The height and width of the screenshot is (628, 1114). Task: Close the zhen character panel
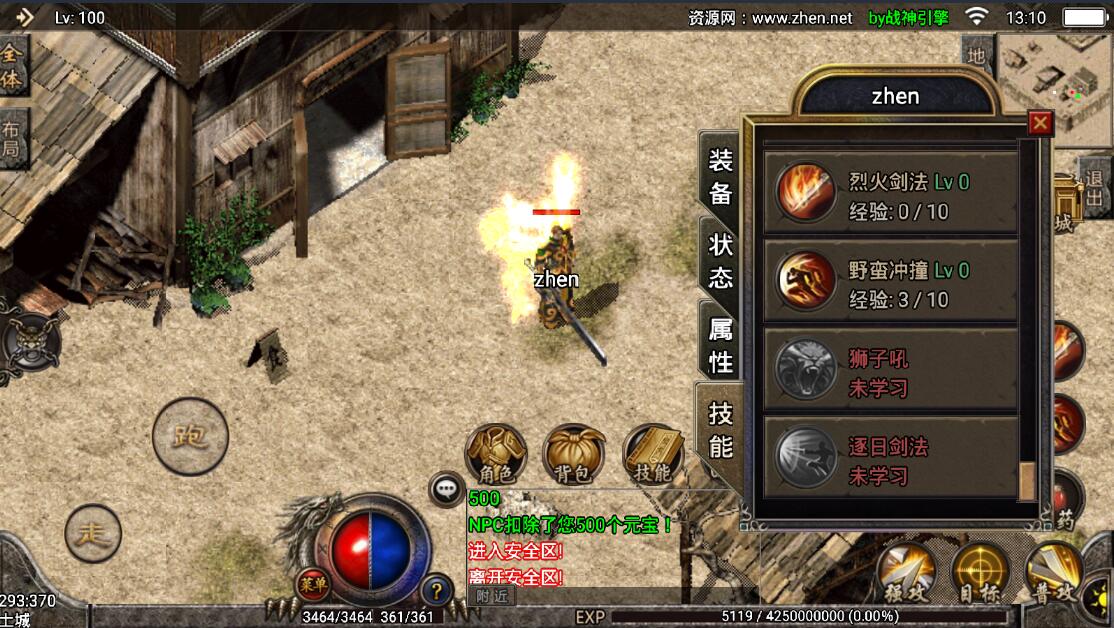1040,123
